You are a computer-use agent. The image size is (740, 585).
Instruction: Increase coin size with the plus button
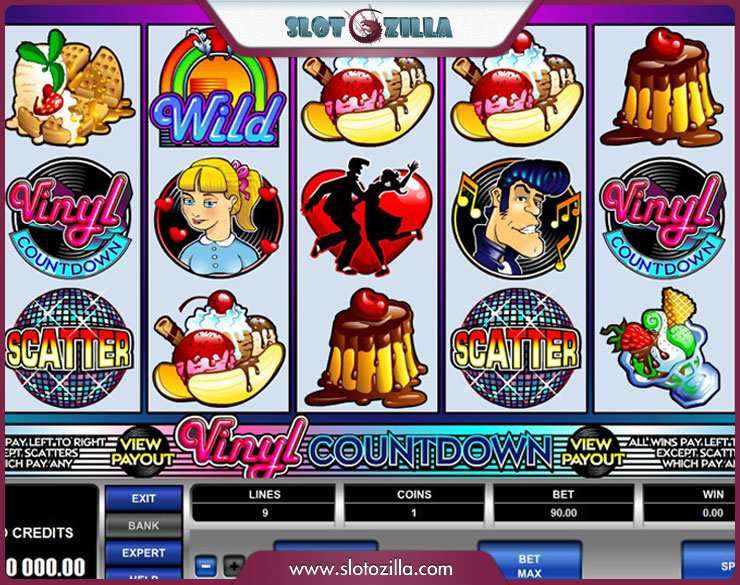[232, 566]
